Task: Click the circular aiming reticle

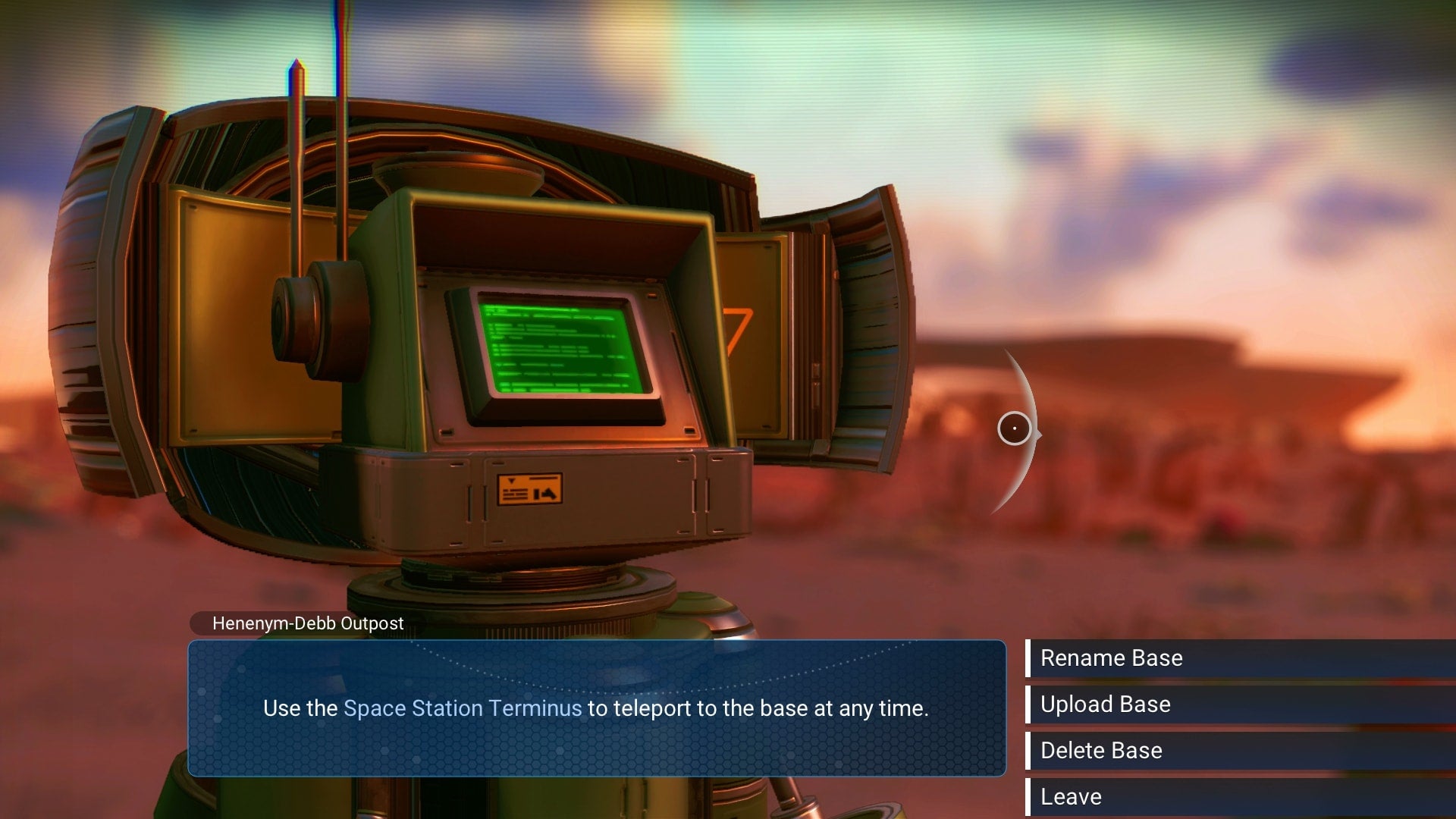Action: pos(1015,429)
